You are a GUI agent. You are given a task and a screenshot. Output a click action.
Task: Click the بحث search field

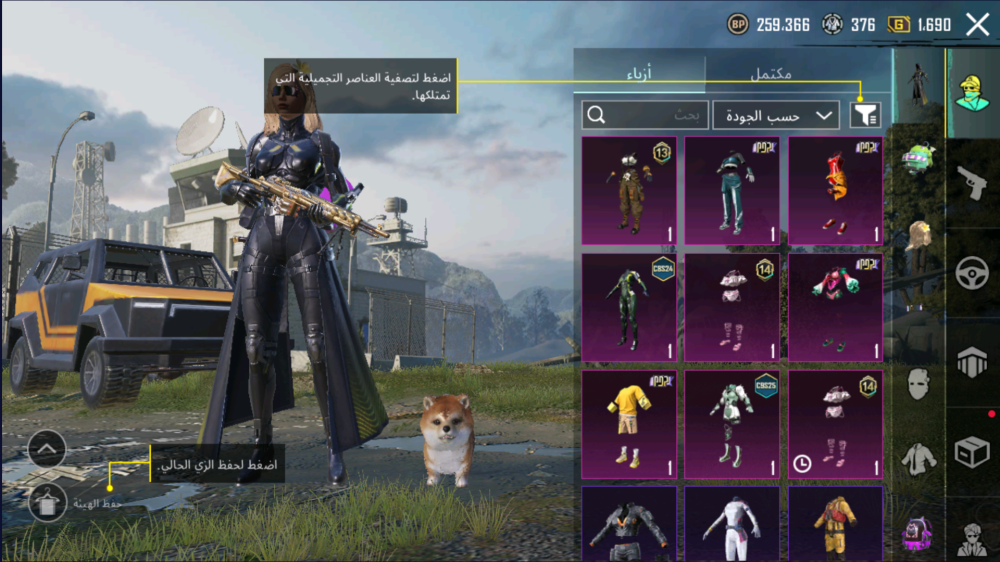[645, 115]
